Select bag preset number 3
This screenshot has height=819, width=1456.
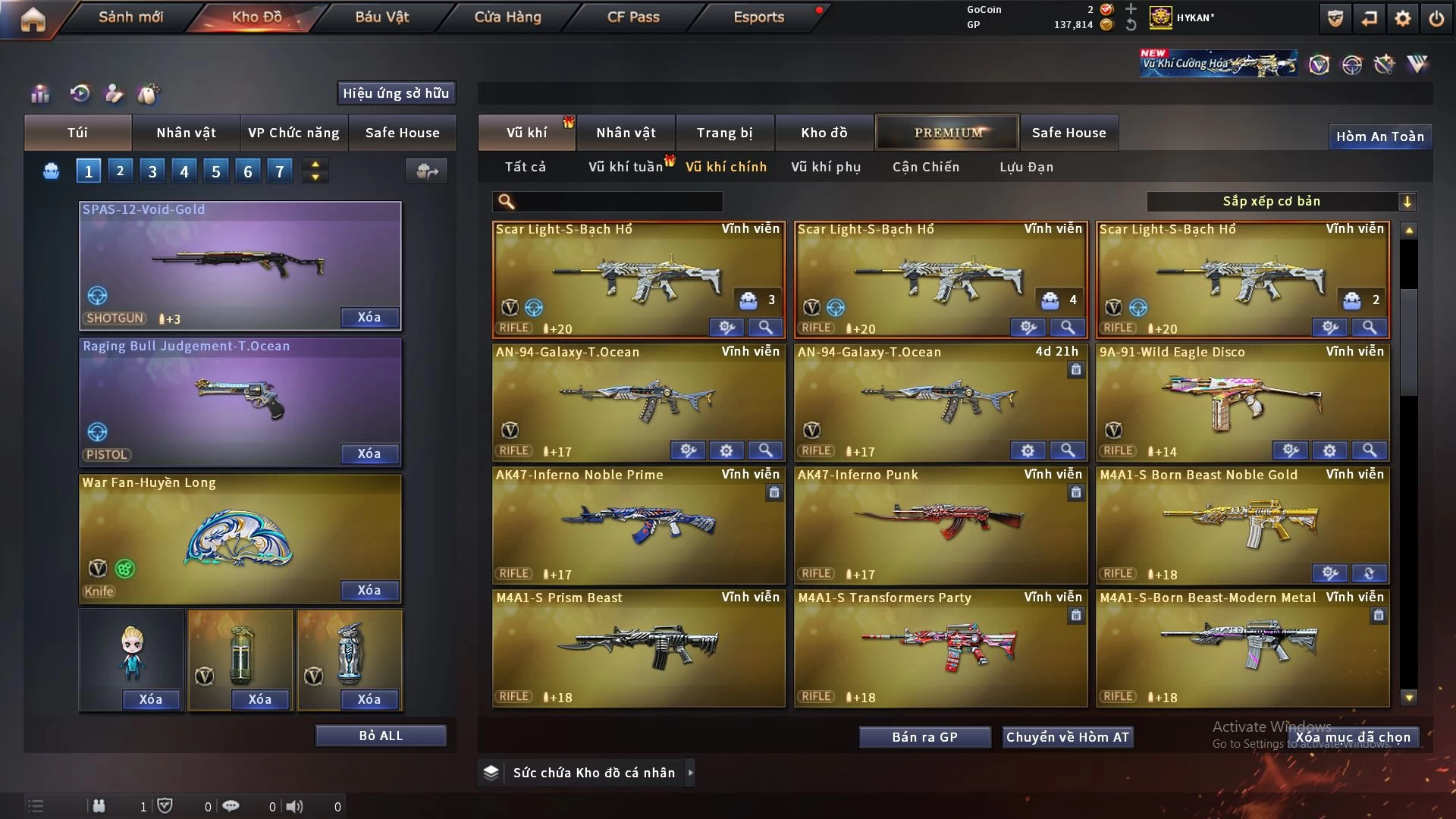coord(152,171)
